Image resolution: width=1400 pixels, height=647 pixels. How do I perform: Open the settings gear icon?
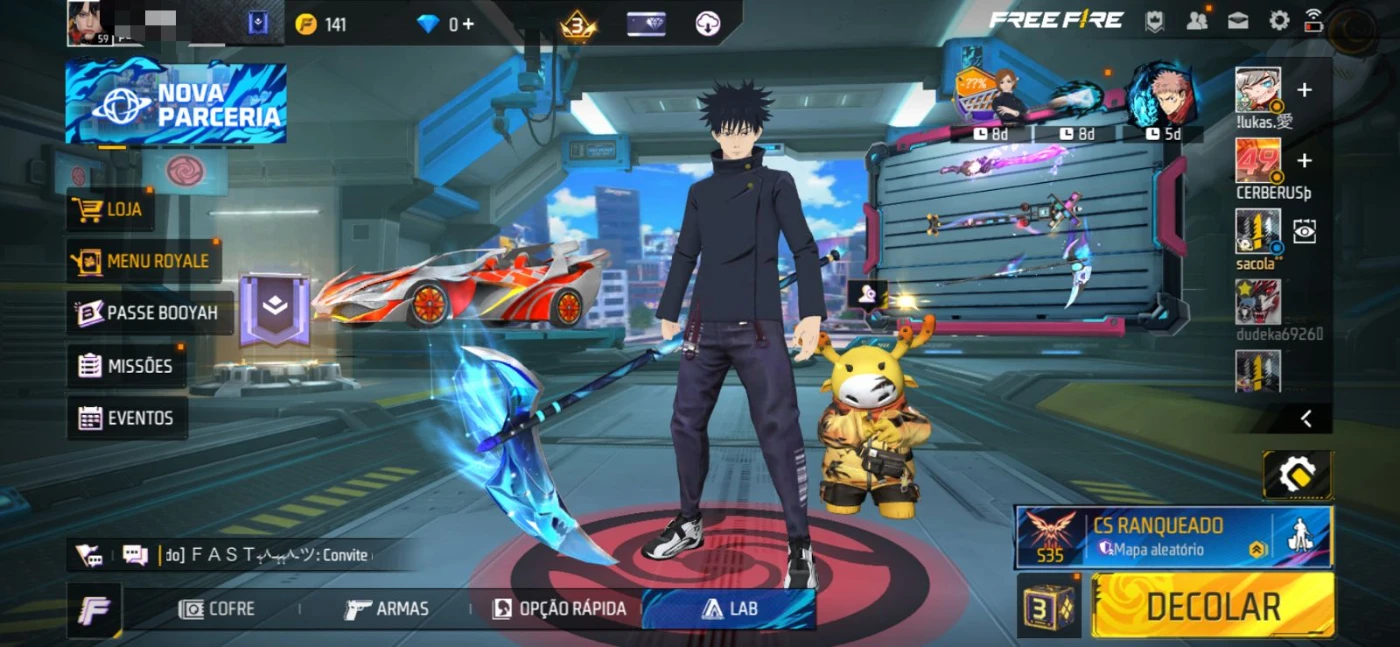point(1279,20)
